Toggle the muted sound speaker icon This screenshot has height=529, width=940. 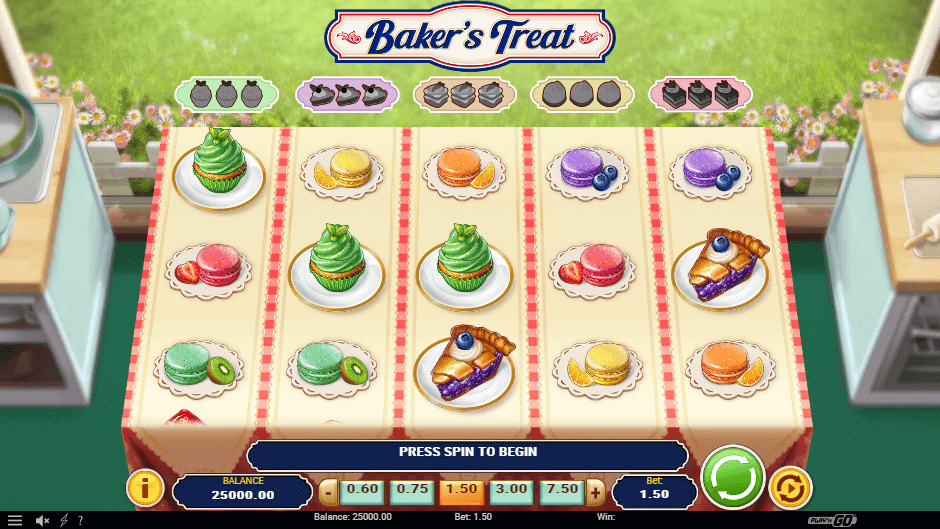[43, 520]
